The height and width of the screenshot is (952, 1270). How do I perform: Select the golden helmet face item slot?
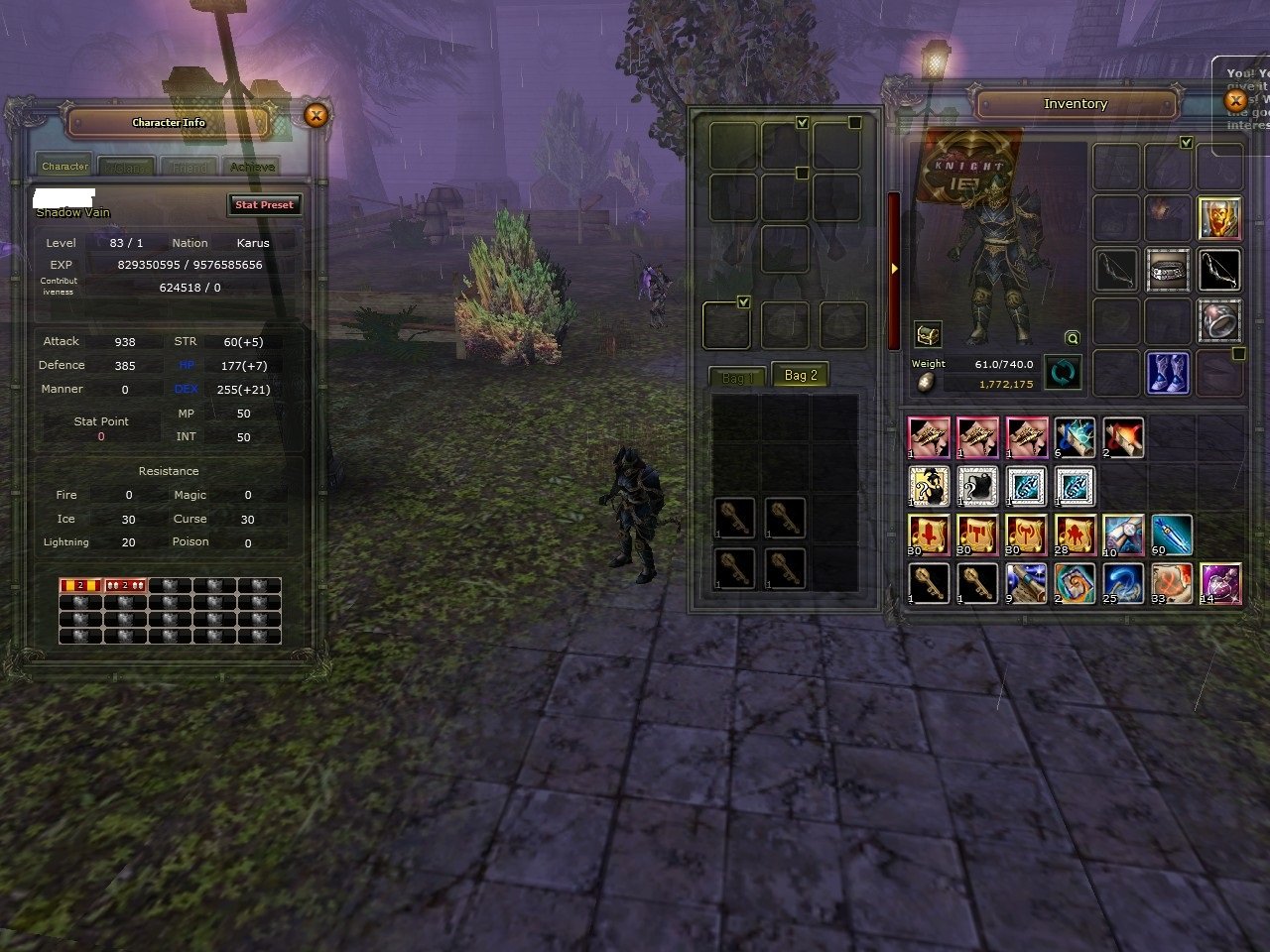coord(1219,218)
